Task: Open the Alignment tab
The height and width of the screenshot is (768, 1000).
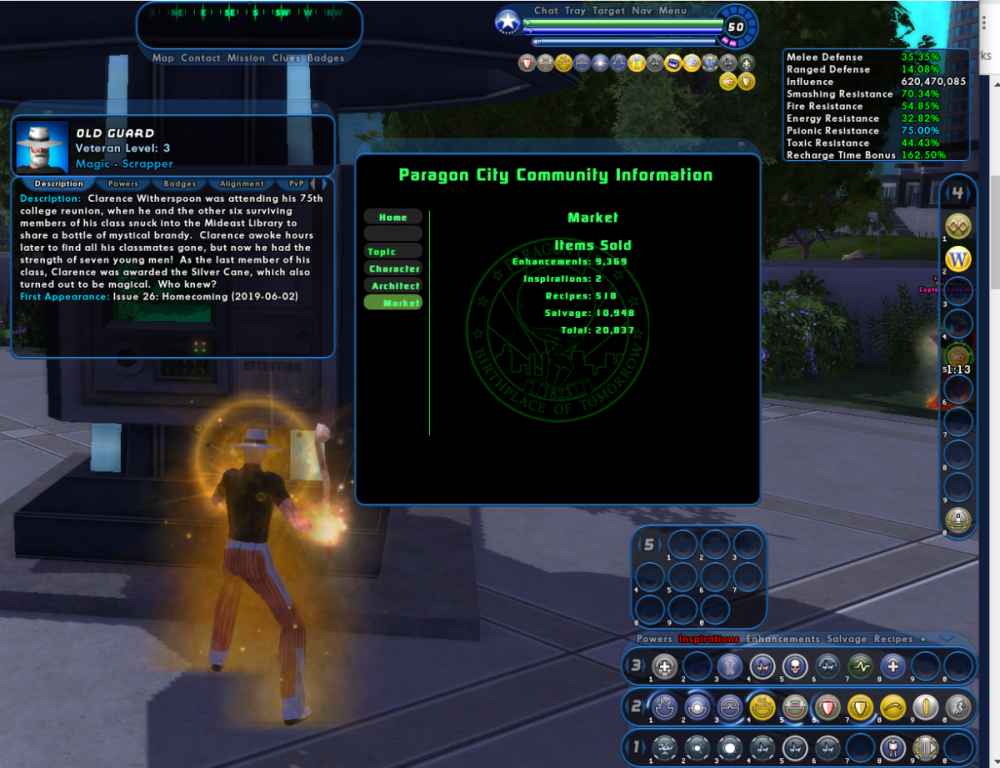Action: pos(242,184)
